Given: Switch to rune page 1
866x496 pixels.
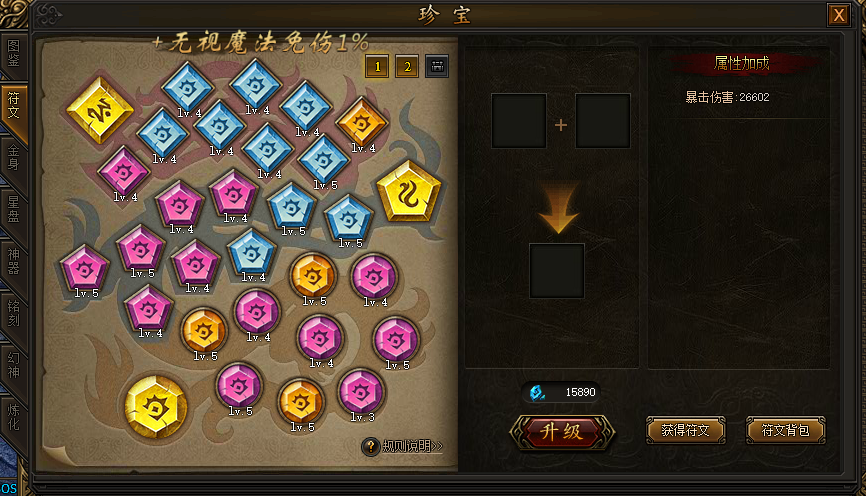Looking at the screenshot, I should (377, 66).
